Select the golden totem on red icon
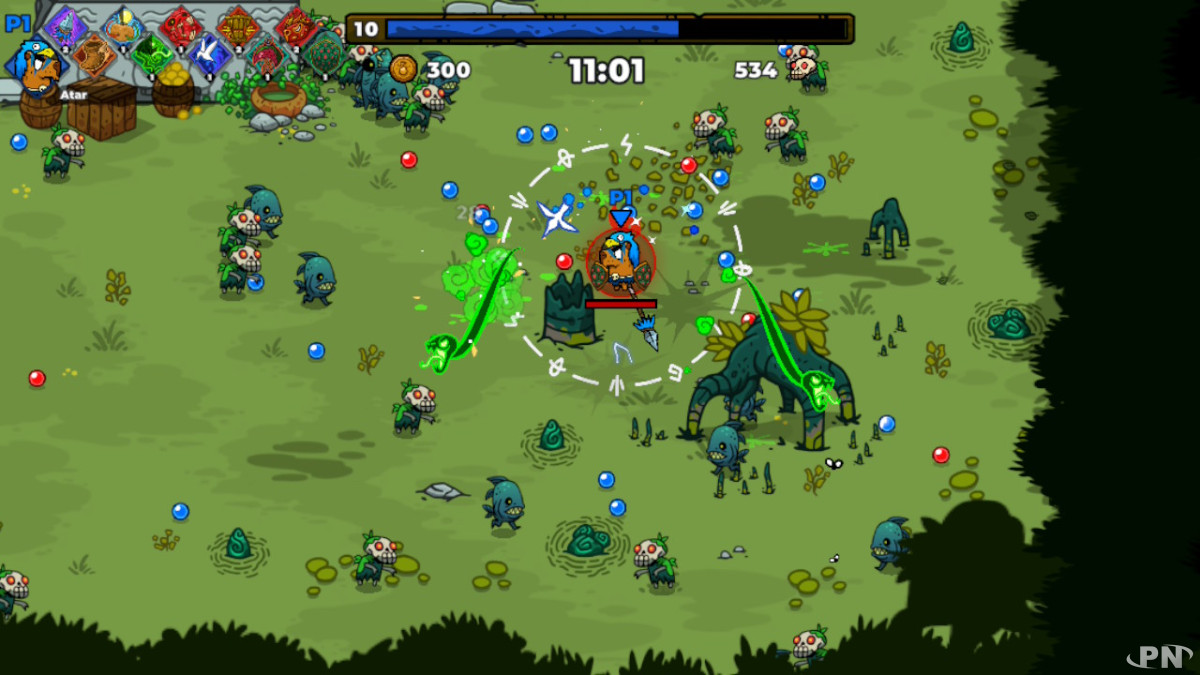Viewport: 1200px width, 675px height. coord(239,26)
